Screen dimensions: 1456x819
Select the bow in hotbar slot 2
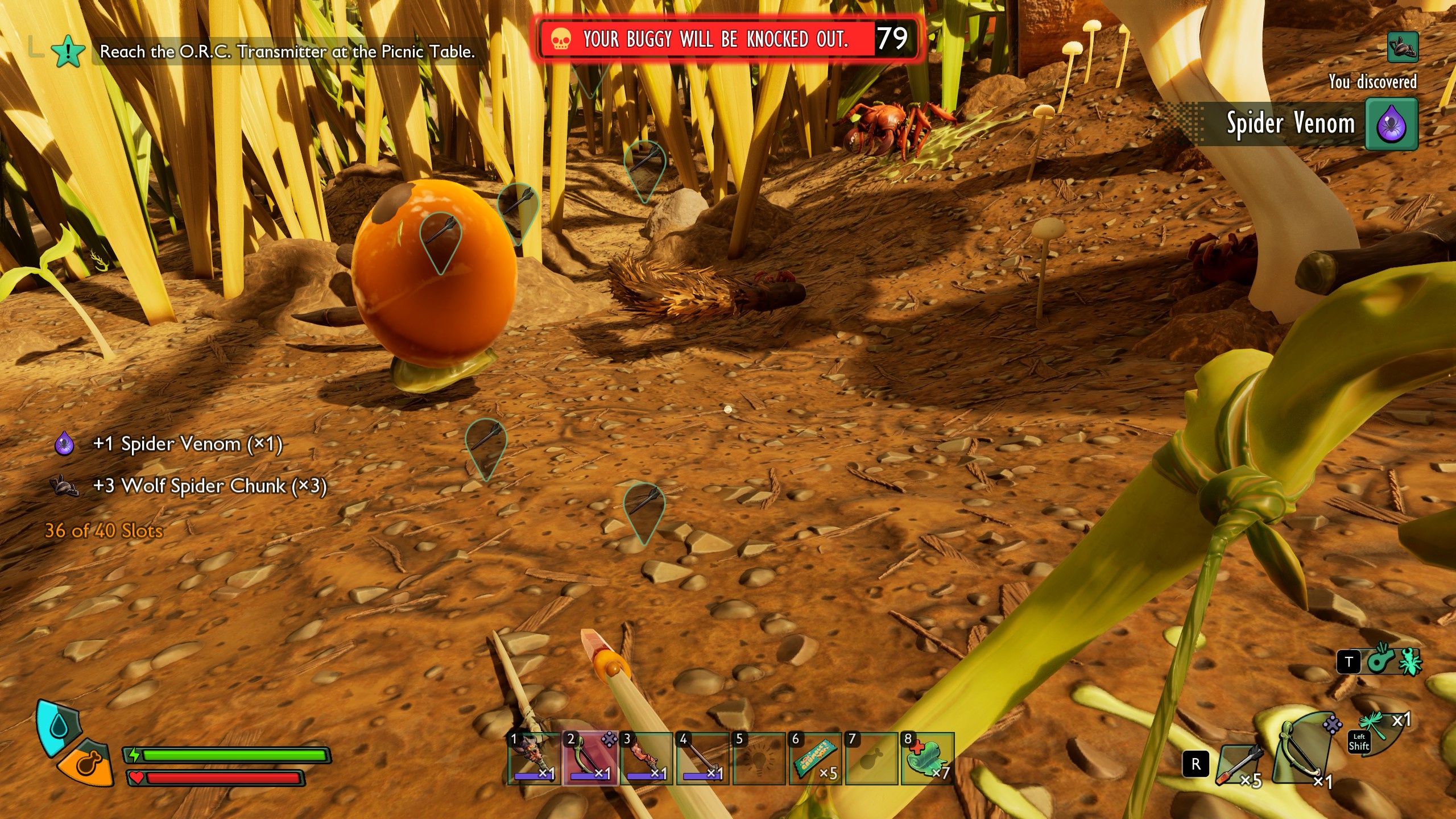pyautogui.click(x=589, y=758)
